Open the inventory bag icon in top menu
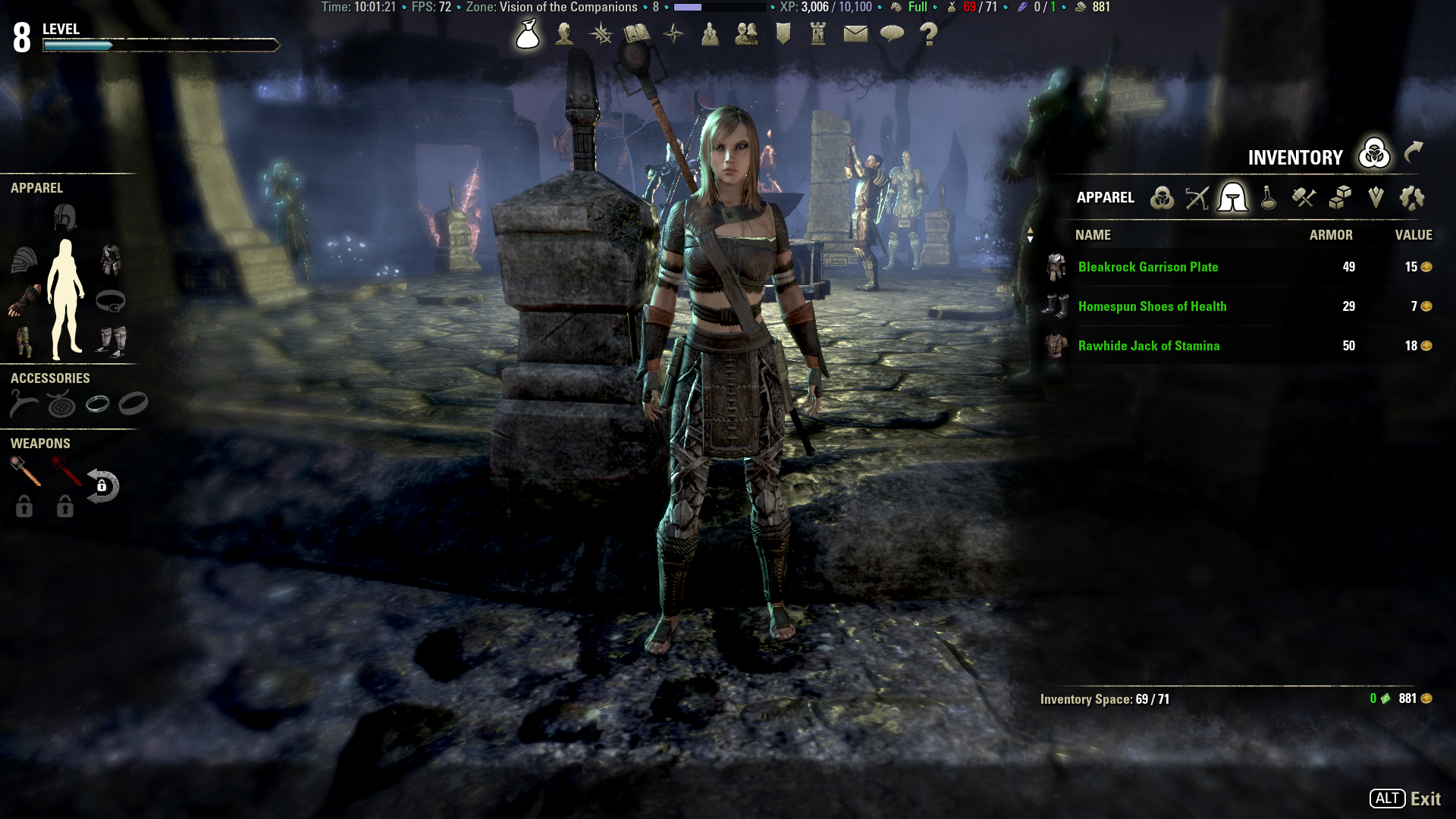1456x819 pixels. (x=528, y=34)
